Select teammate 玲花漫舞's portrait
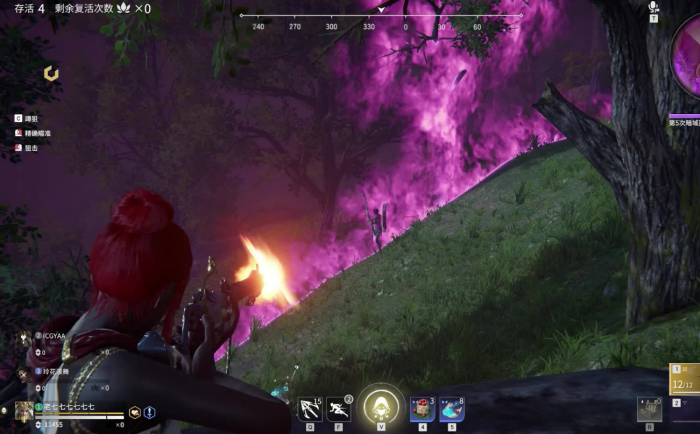 [x=24, y=375]
